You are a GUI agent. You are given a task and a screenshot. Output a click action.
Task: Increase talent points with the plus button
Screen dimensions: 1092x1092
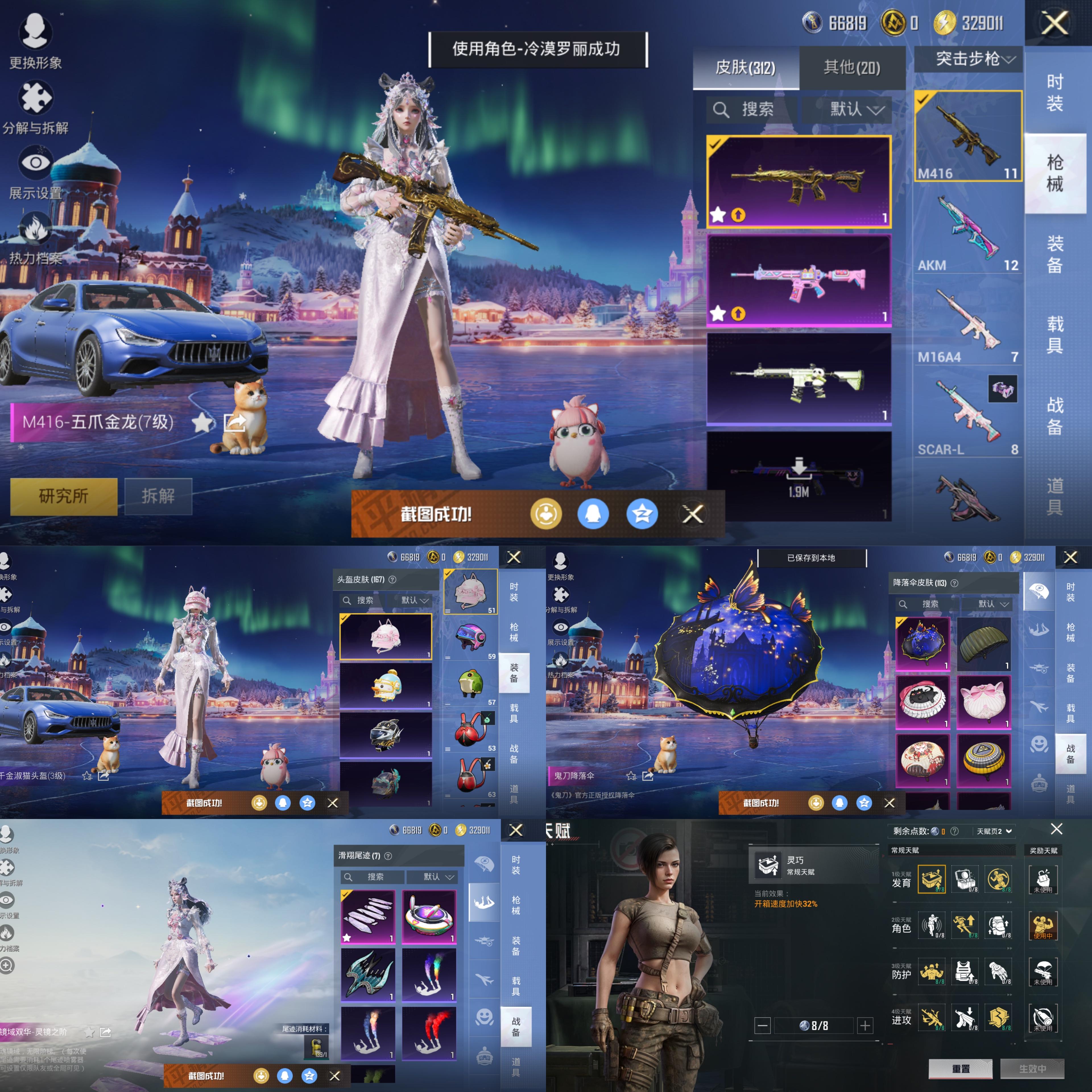[865, 1025]
